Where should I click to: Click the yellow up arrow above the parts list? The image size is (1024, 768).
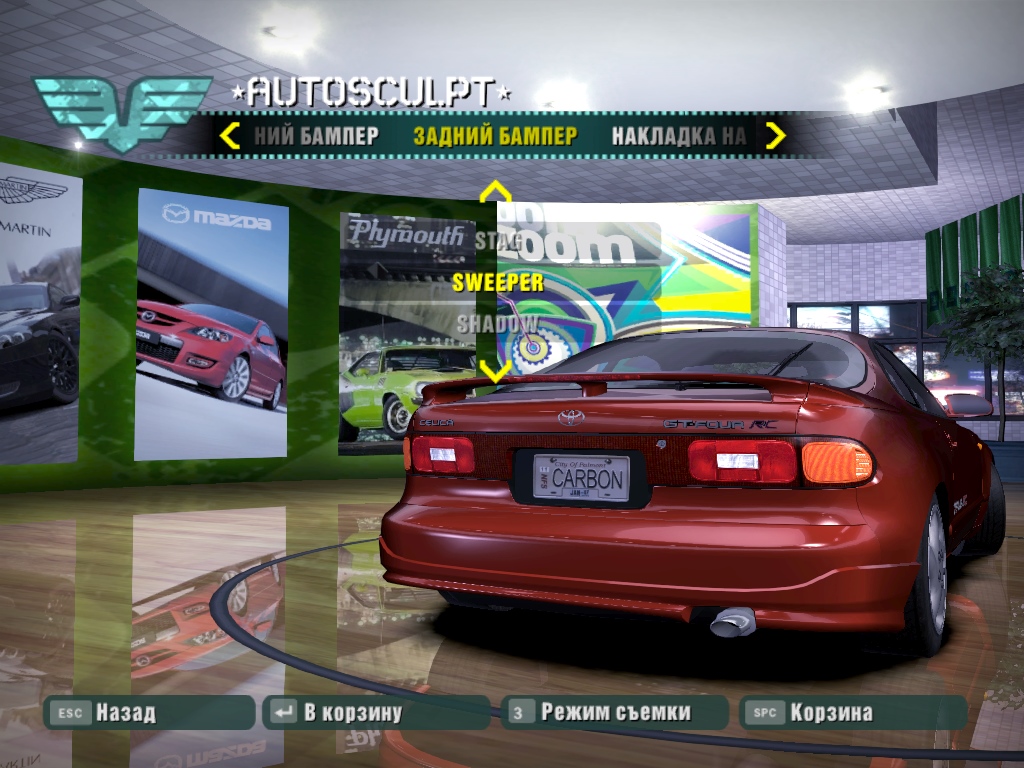point(495,192)
